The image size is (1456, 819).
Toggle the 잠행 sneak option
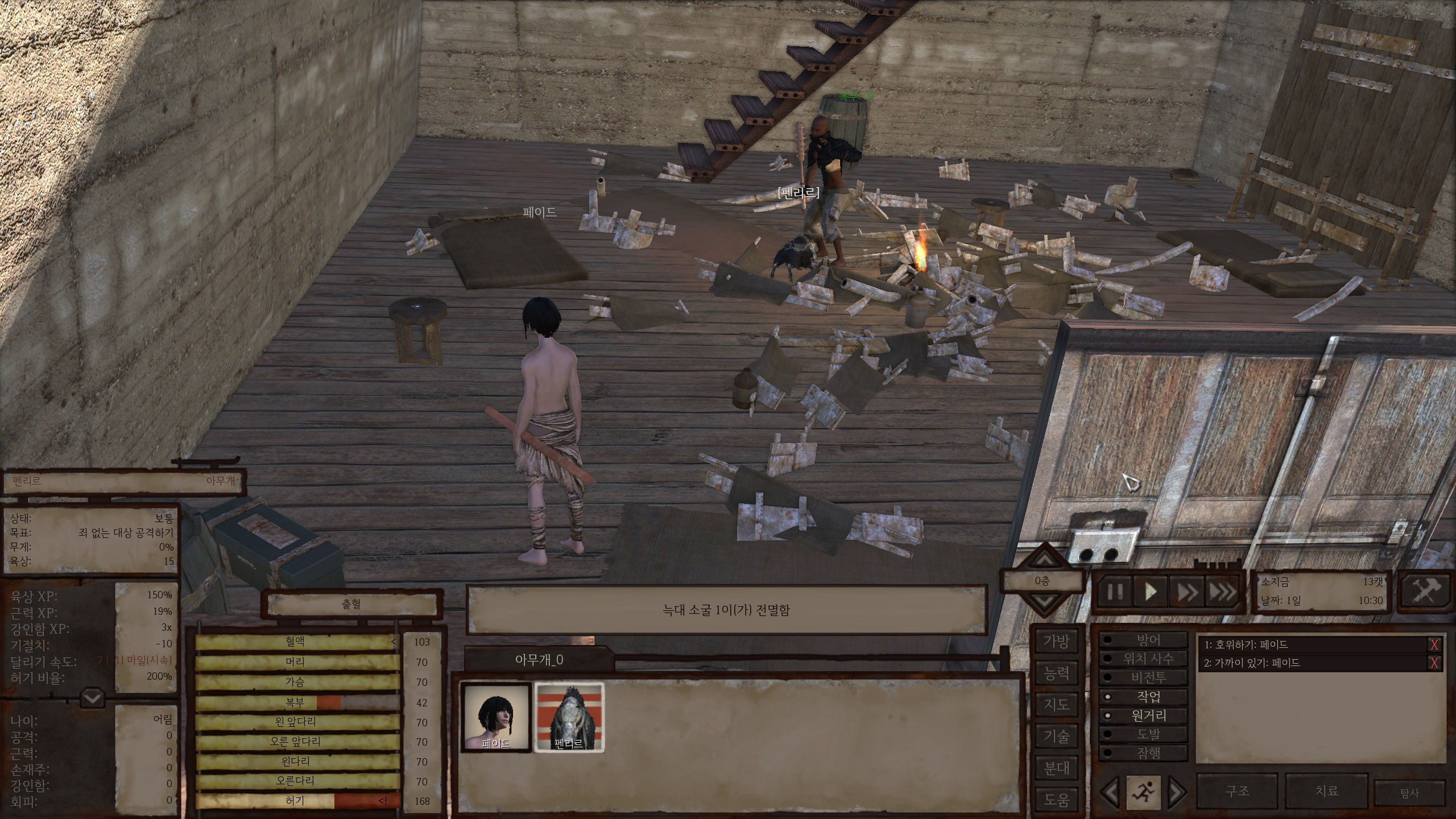pos(1147,753)
